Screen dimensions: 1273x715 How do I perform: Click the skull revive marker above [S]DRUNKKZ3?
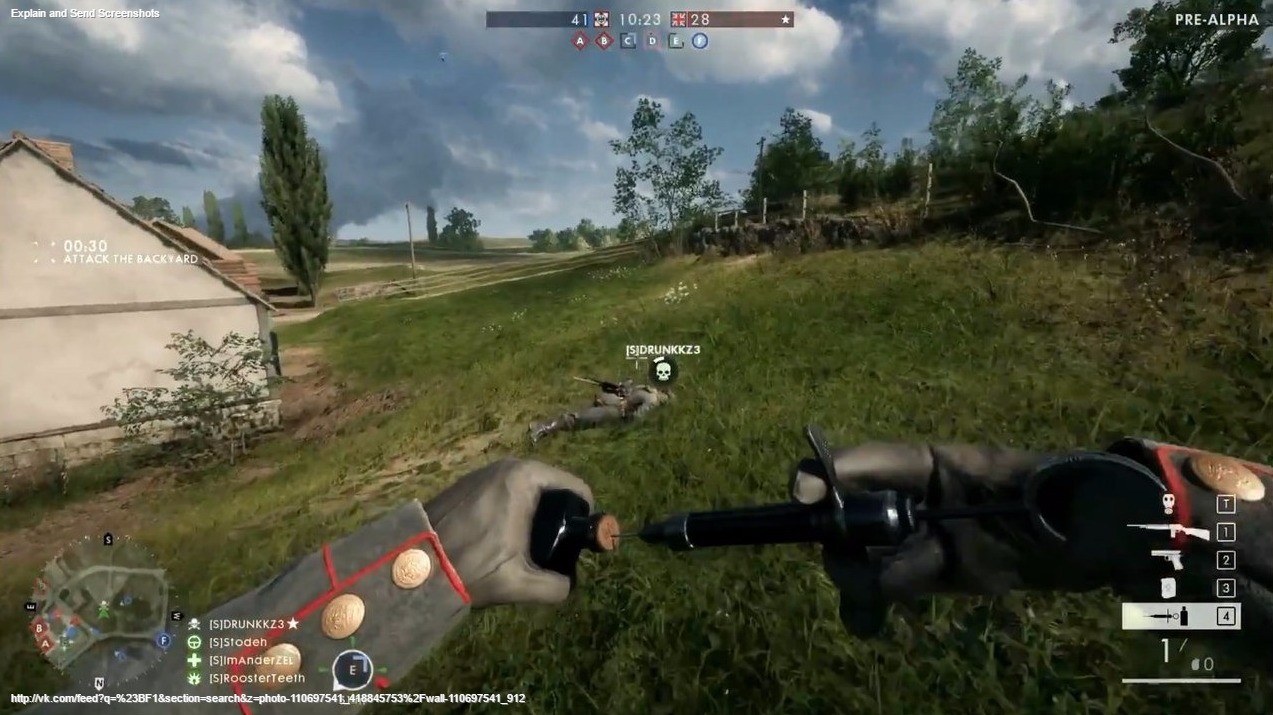click(661, 372)
